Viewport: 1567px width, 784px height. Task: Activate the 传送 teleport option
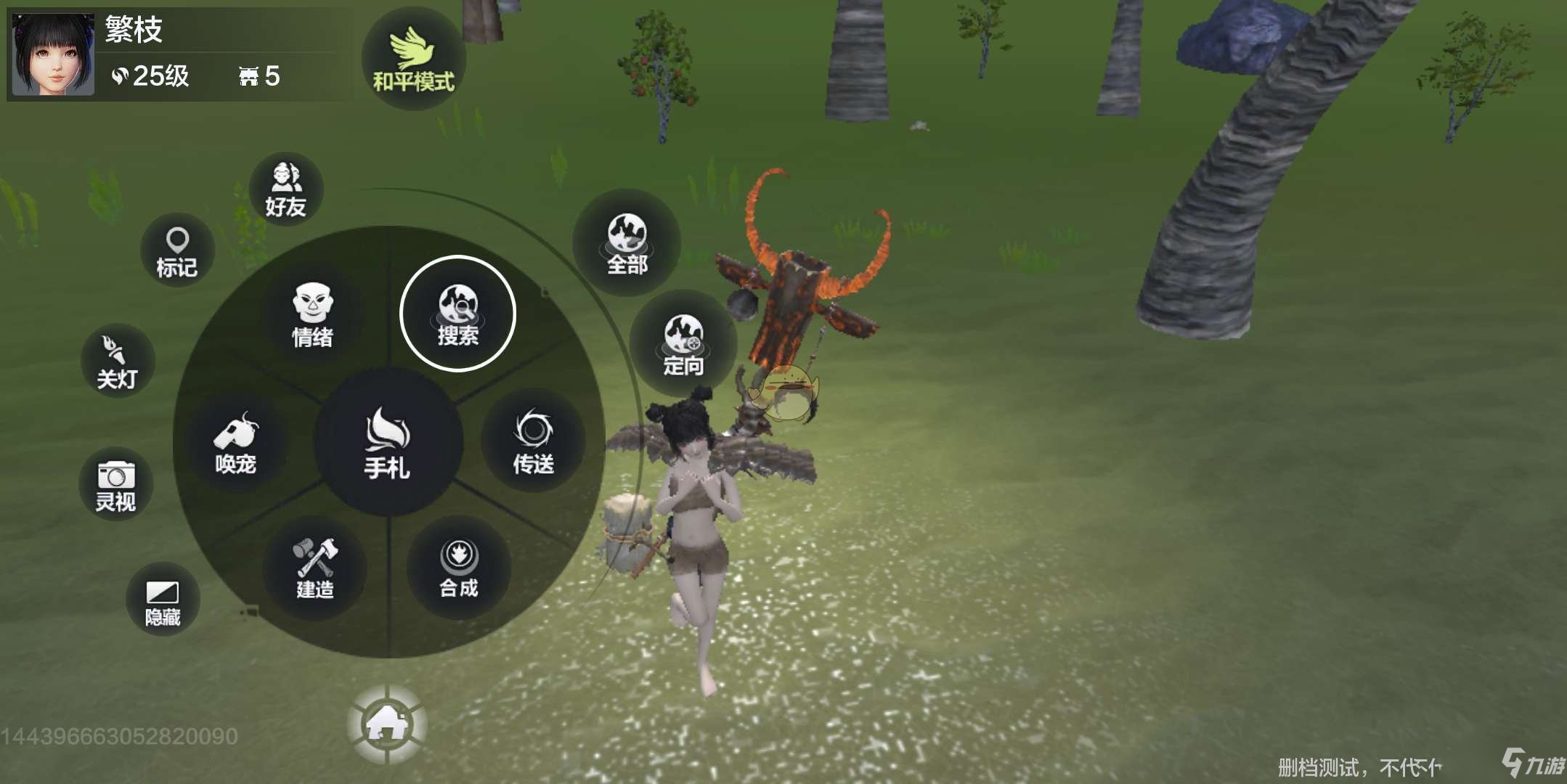click(x=534, y=441)
